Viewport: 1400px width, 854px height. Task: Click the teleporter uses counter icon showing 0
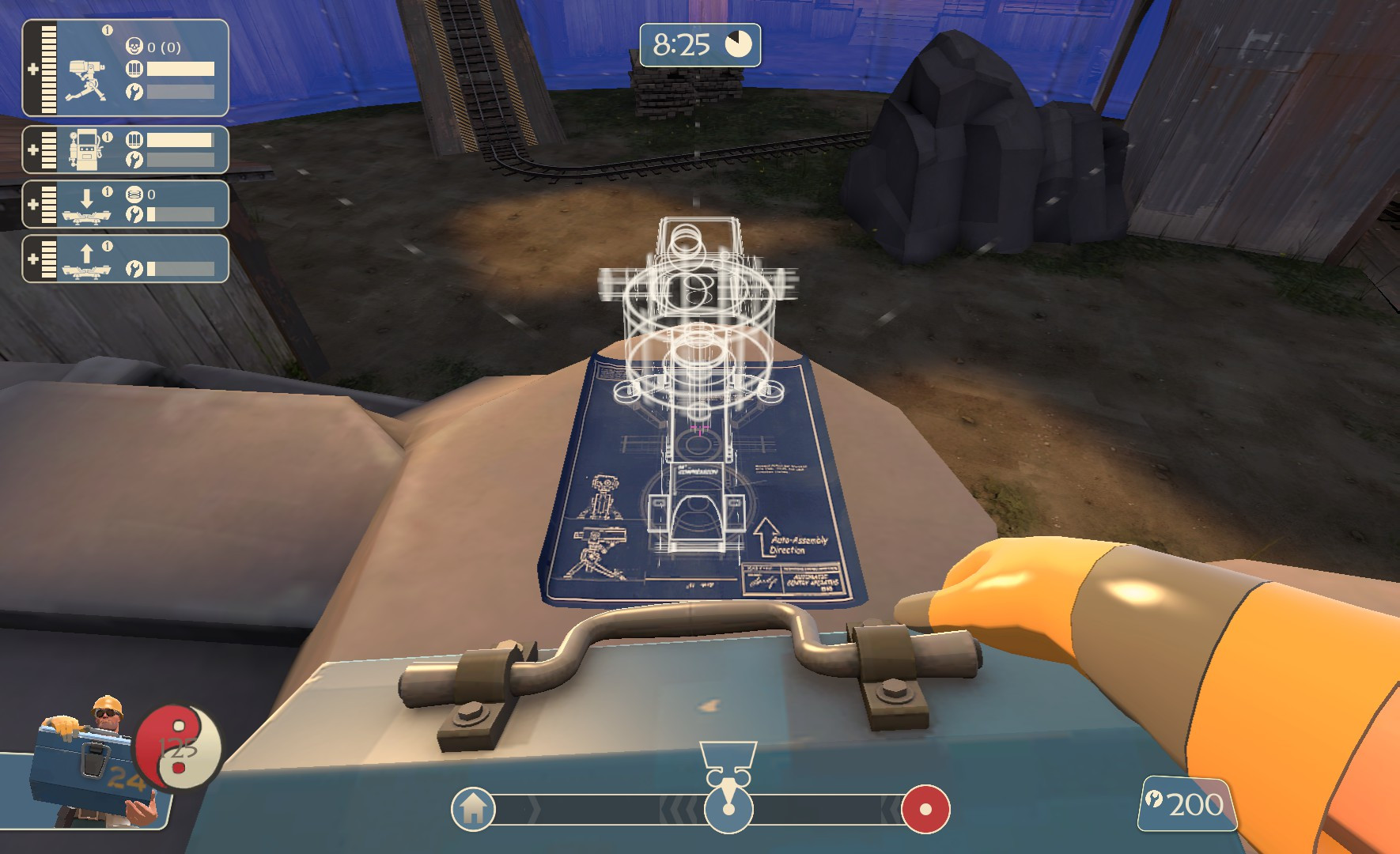pos(135,194)
